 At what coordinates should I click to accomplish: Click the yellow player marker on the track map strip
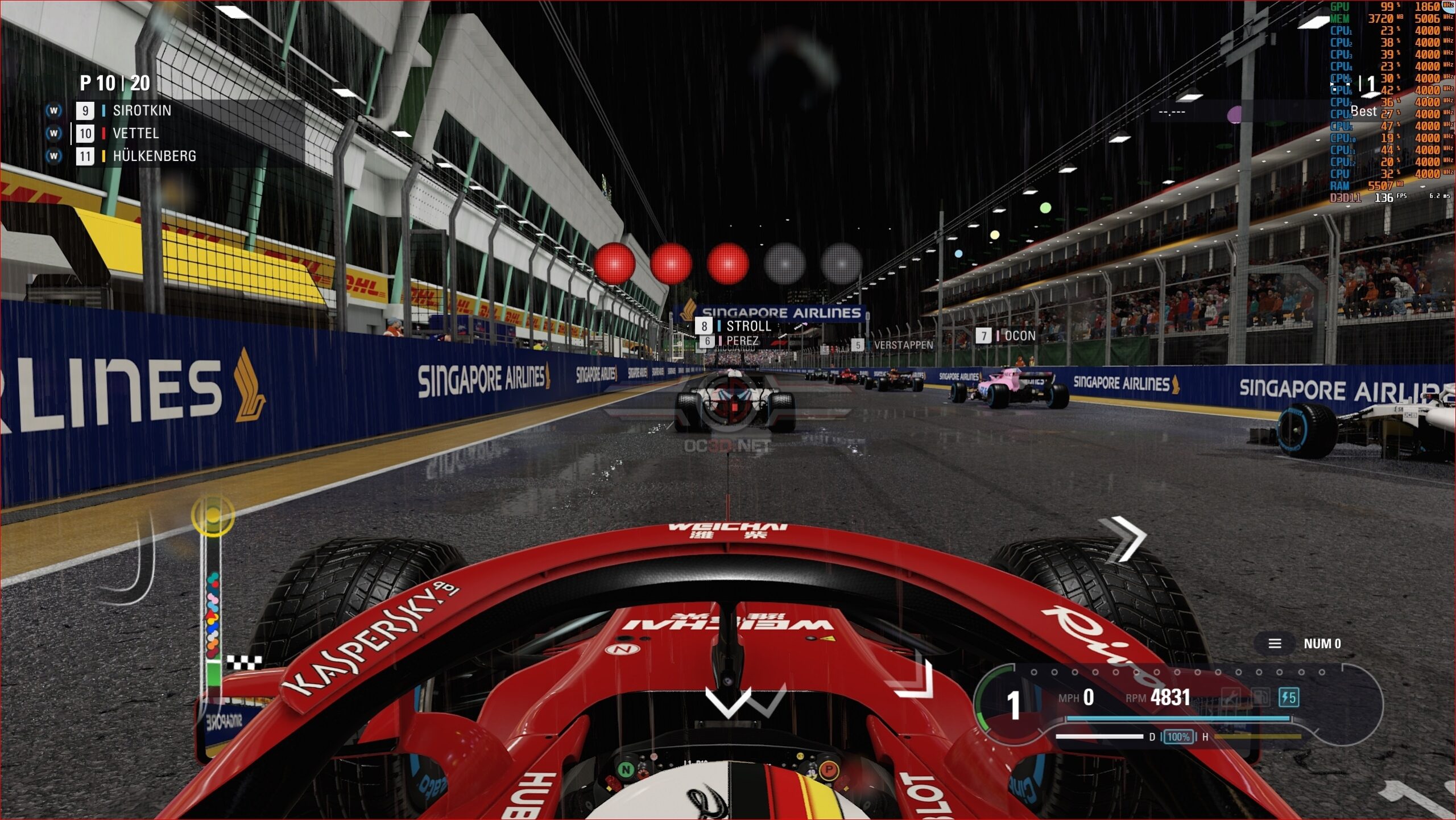click(x=213, y=515)
